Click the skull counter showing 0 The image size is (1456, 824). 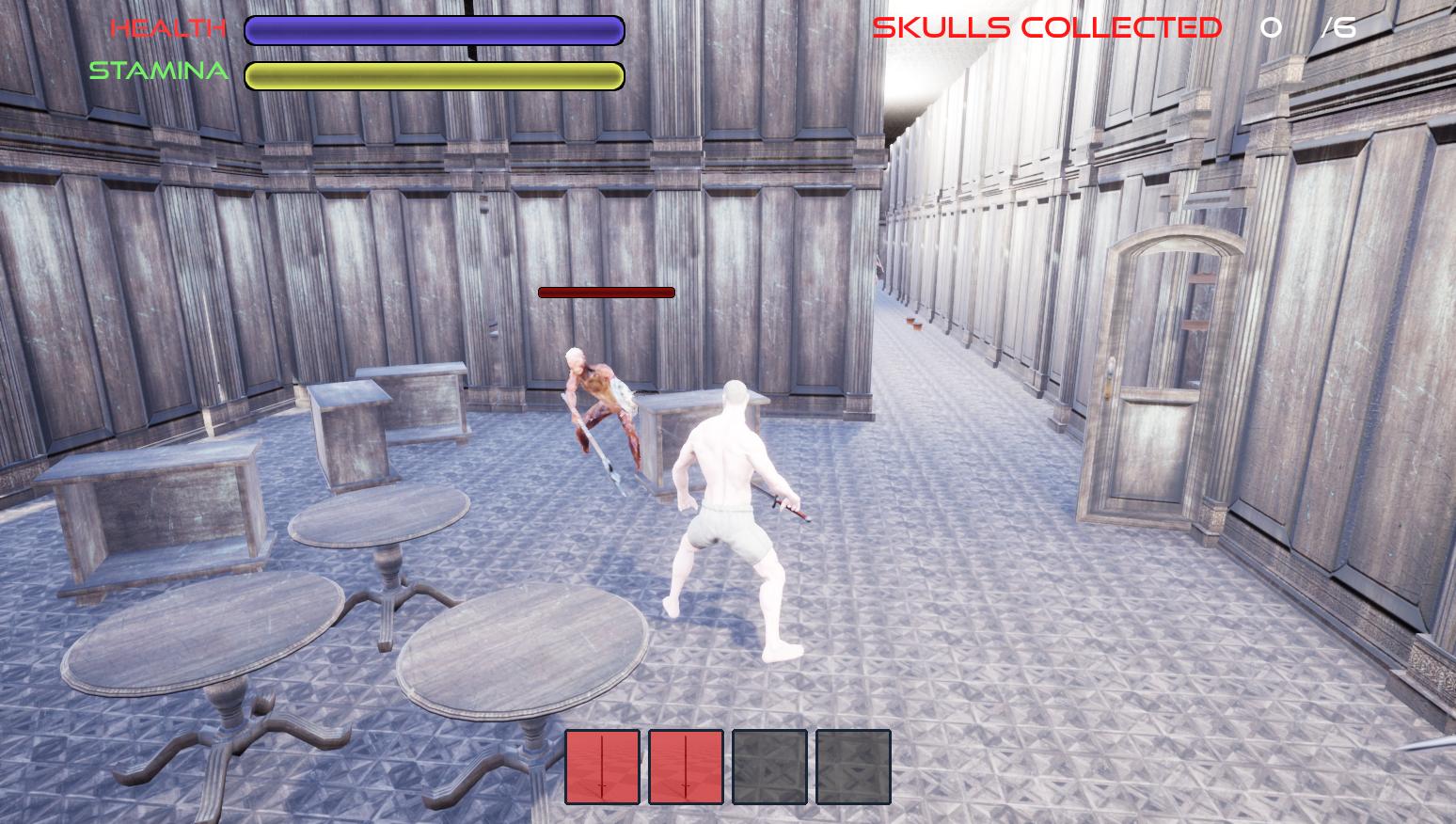click(1272, 27)
